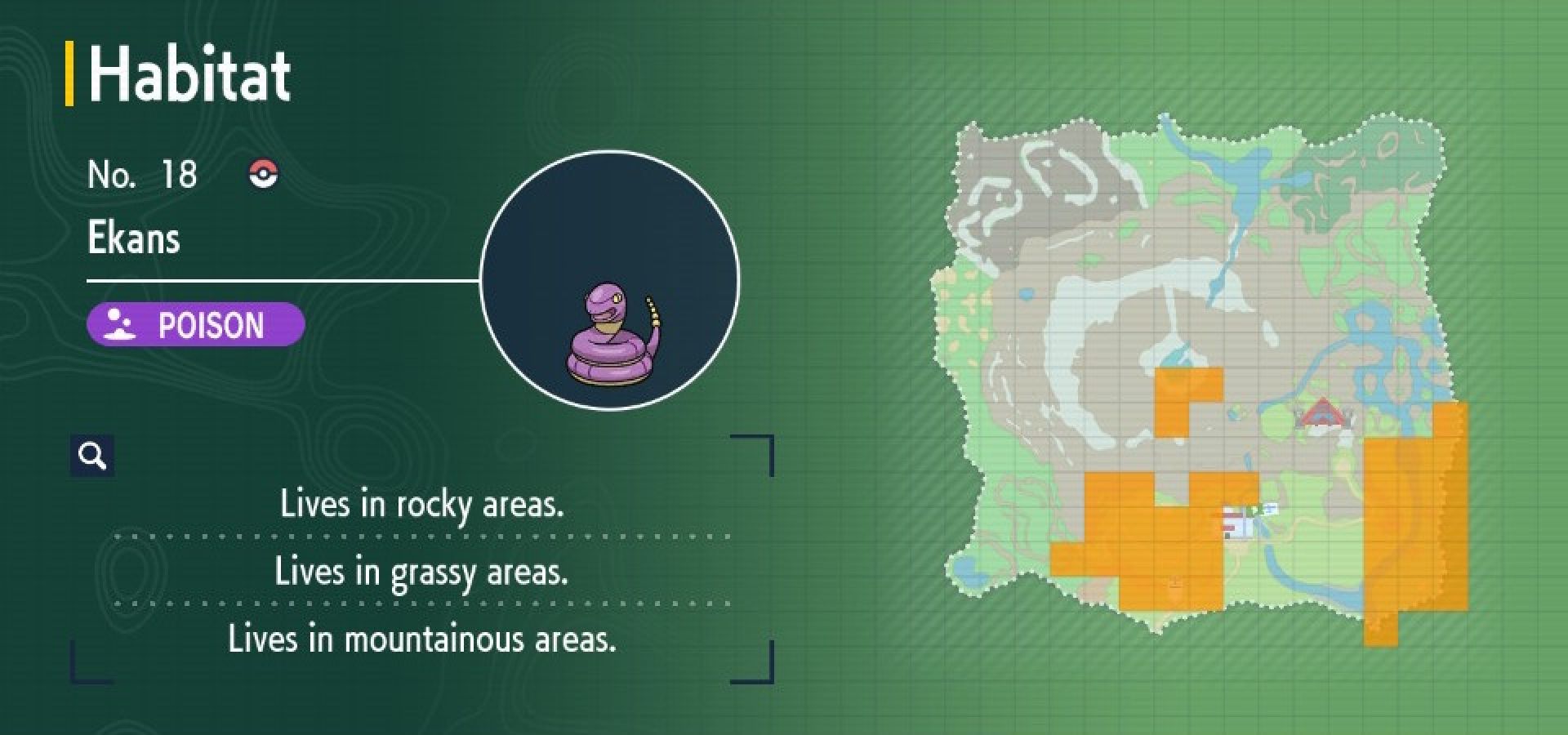Select the POISON type badge
Image resolution: width=1568 pixels, height=735 pixels.
(196, 325)
